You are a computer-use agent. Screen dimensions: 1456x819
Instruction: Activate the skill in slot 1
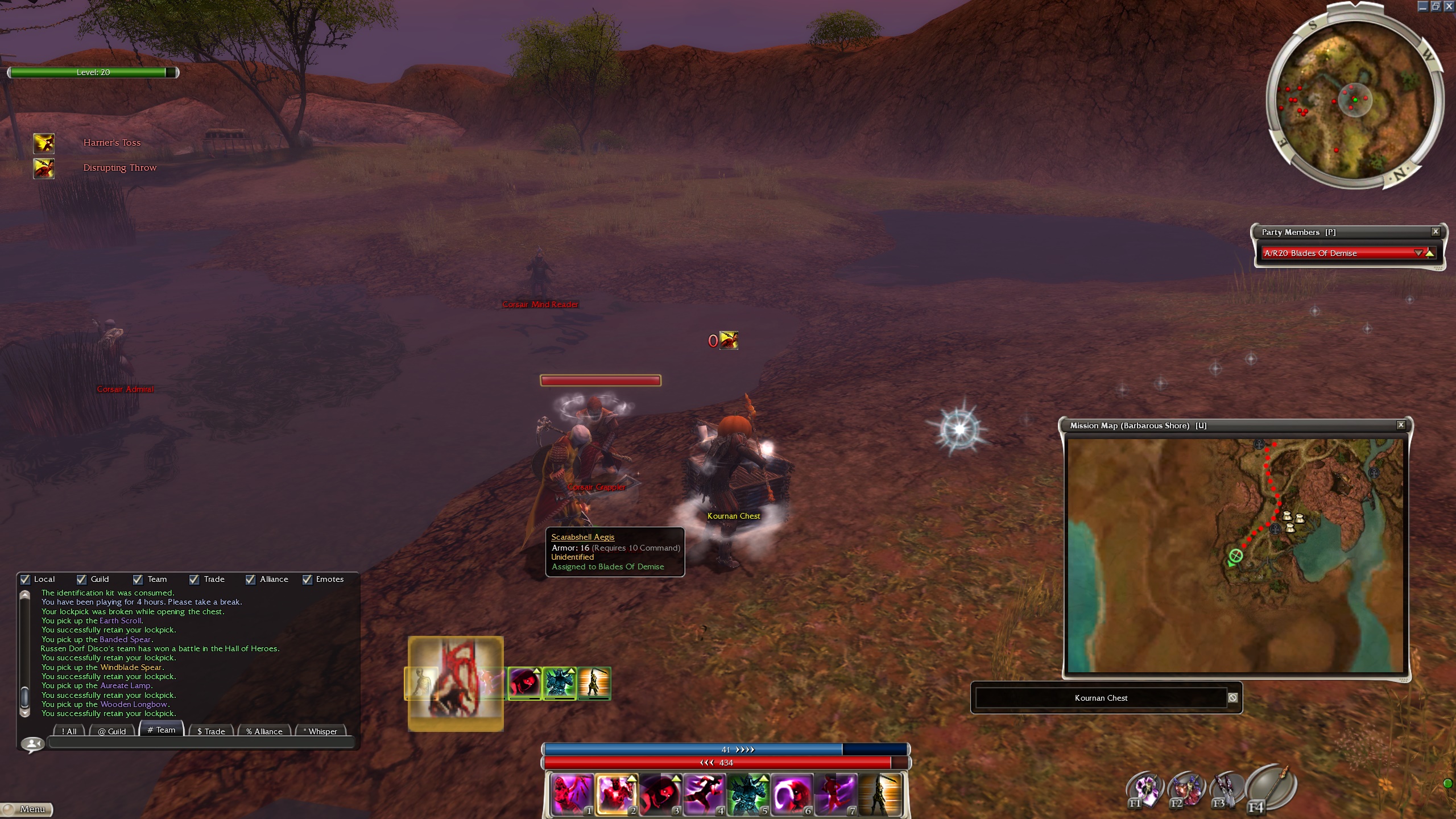[x=572, y=794]
